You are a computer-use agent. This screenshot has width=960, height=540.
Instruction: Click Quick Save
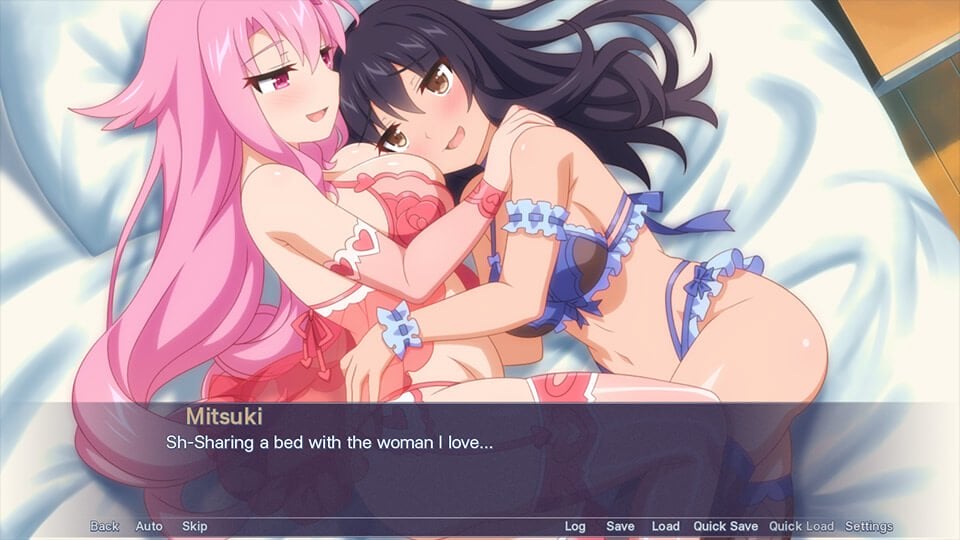tap(725, 526)
